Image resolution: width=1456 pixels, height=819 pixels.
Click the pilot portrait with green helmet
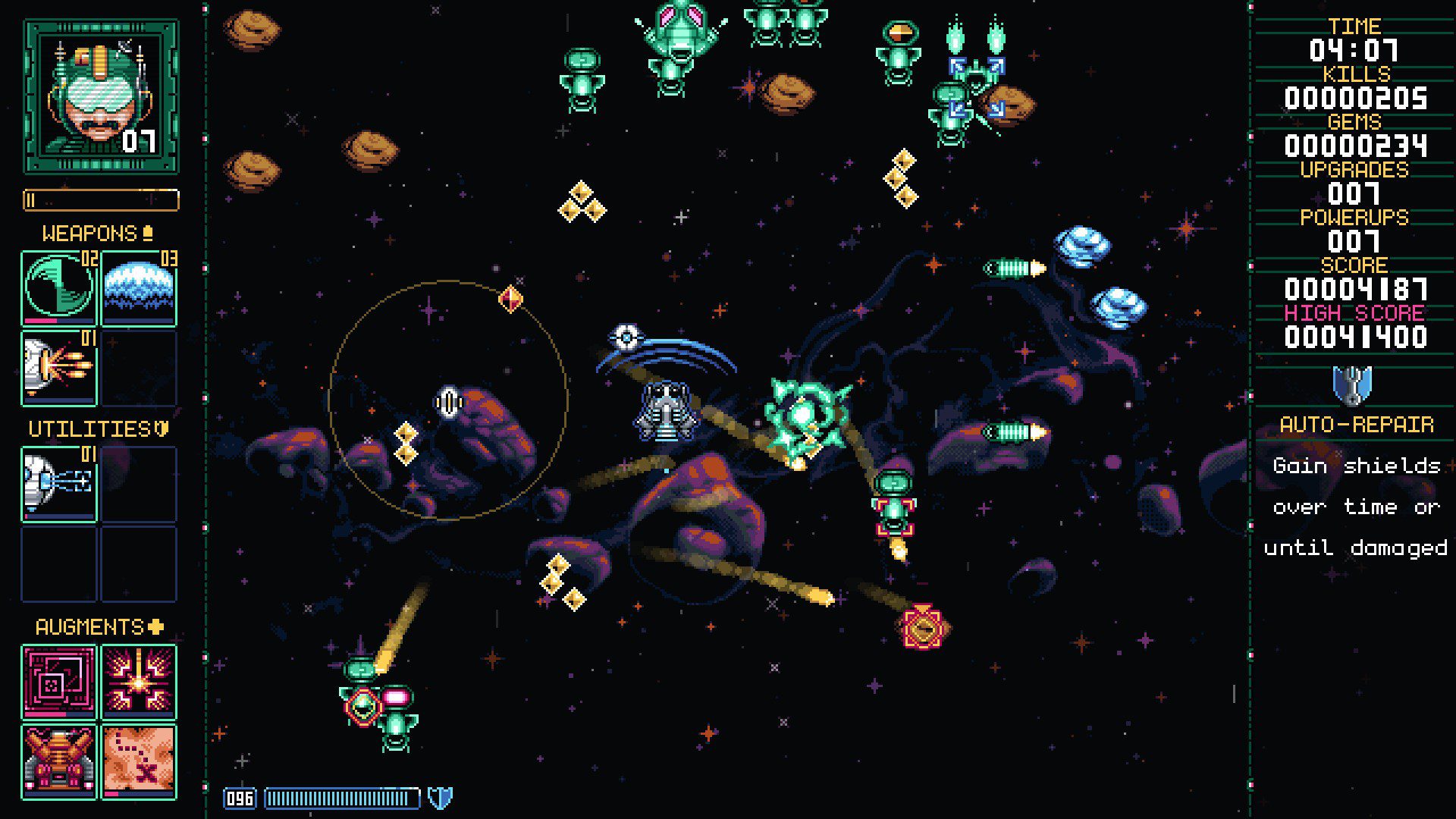click(101, 96)
